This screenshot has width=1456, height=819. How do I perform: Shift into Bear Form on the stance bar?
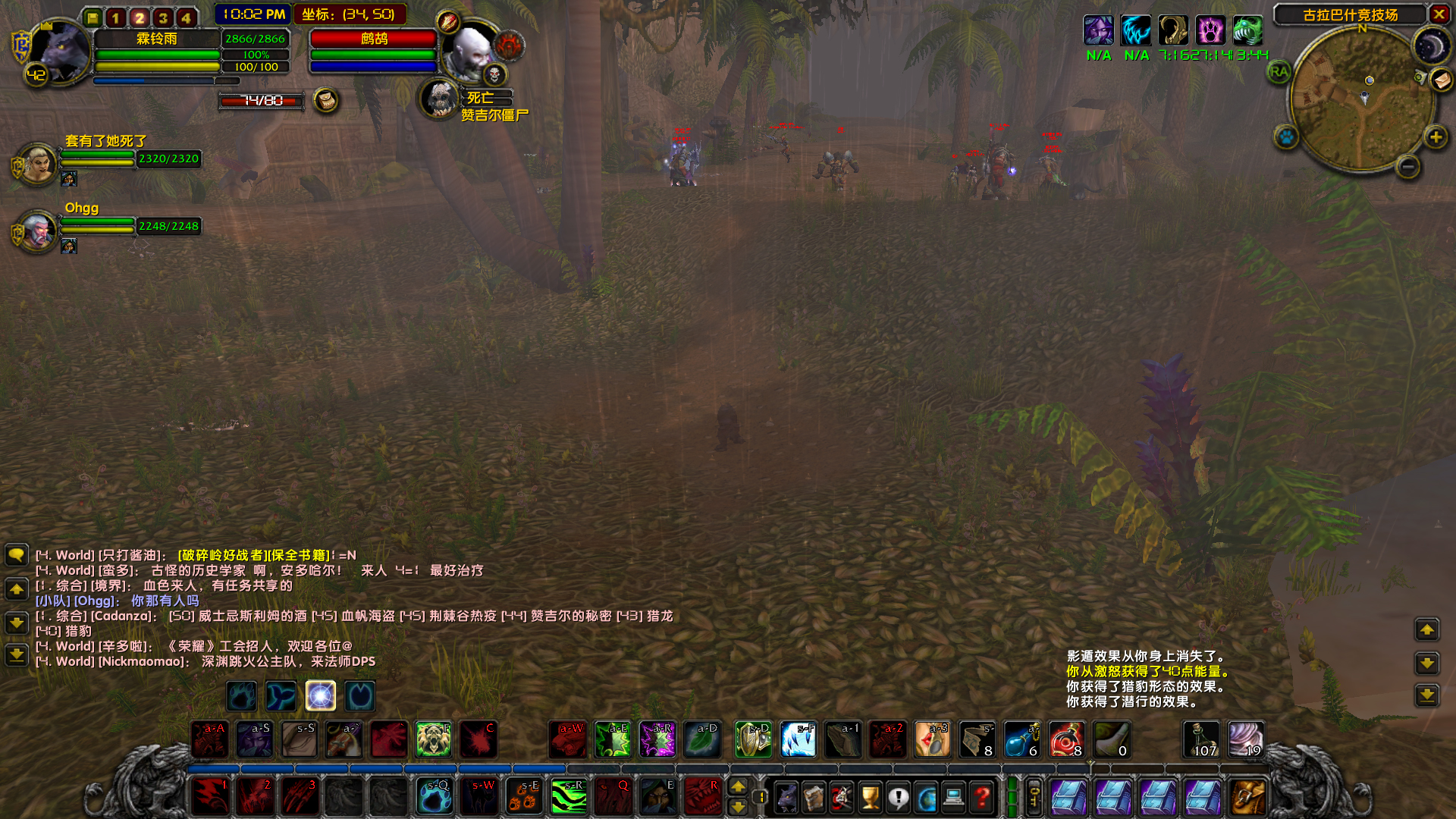coord(241,695)
